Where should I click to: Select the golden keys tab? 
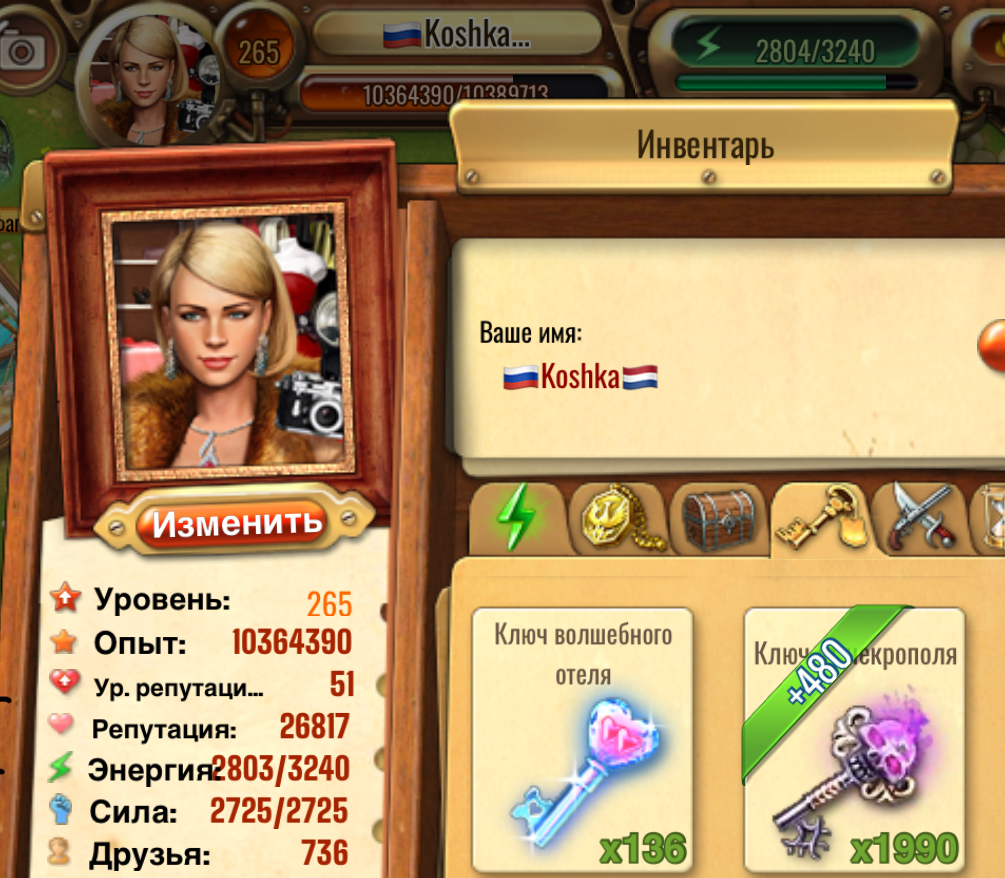[819, 517]
